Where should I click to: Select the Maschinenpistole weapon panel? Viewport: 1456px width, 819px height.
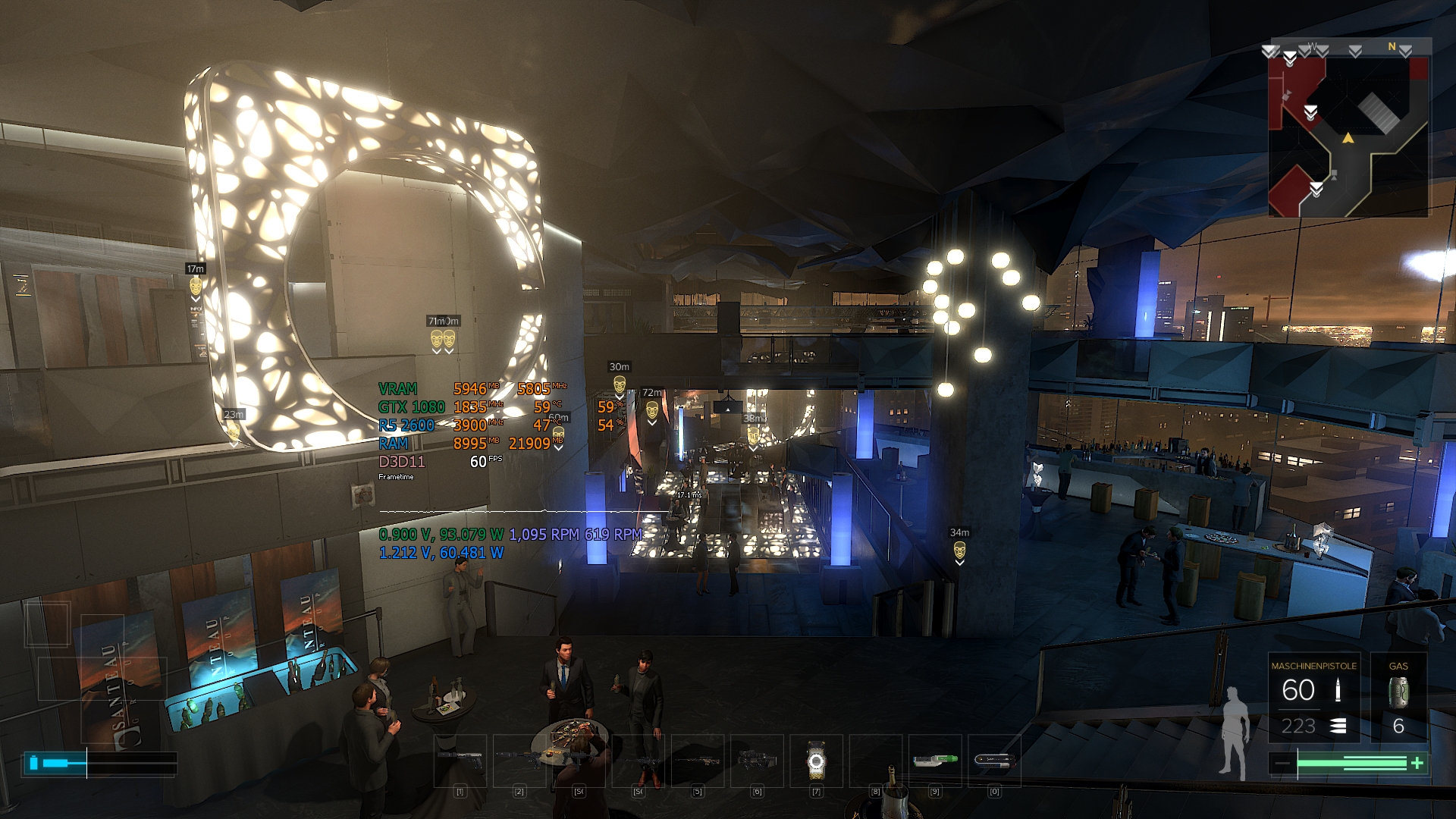pos(1313,698)
